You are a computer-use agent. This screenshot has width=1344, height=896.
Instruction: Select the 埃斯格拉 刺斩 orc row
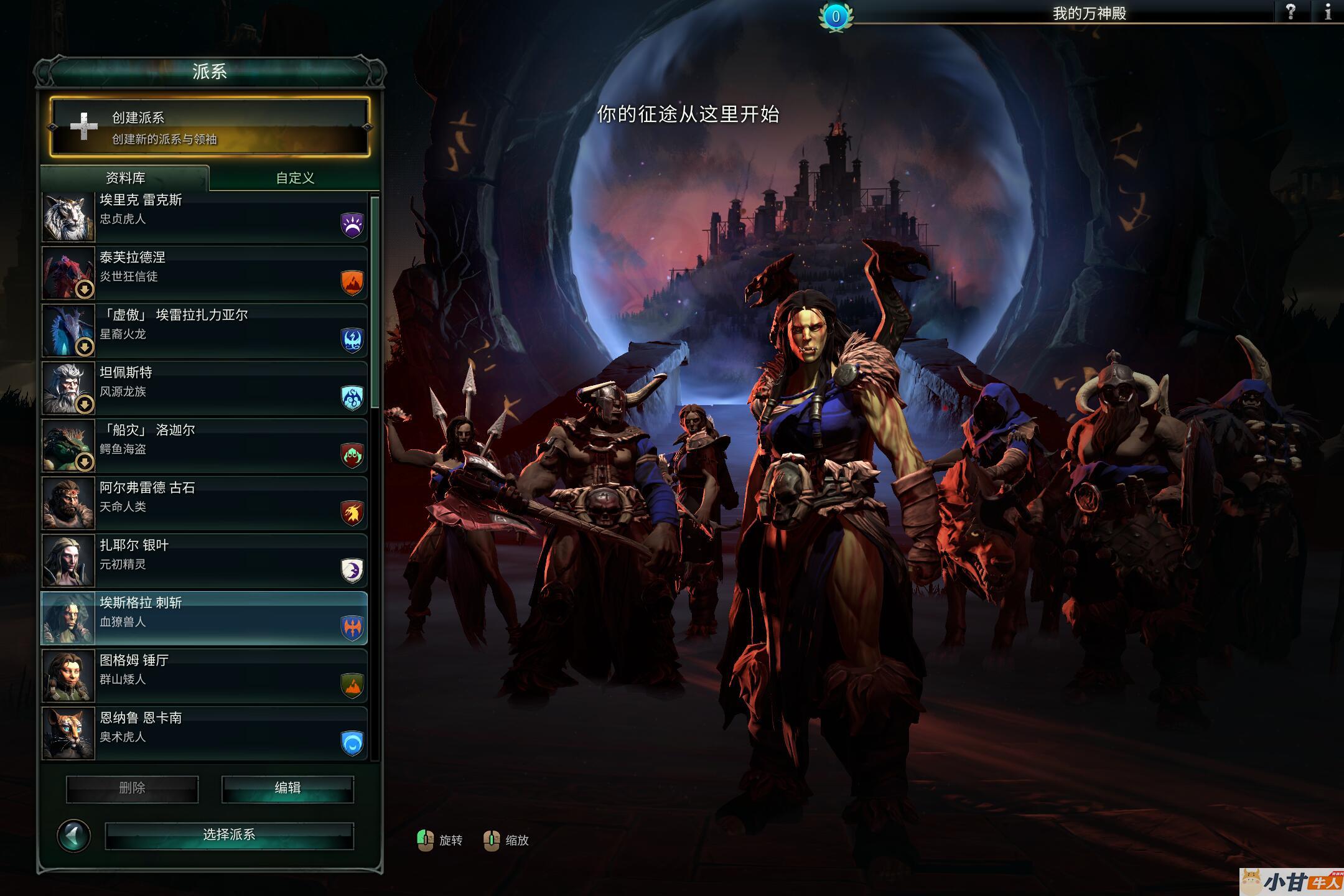pos(205,618)
